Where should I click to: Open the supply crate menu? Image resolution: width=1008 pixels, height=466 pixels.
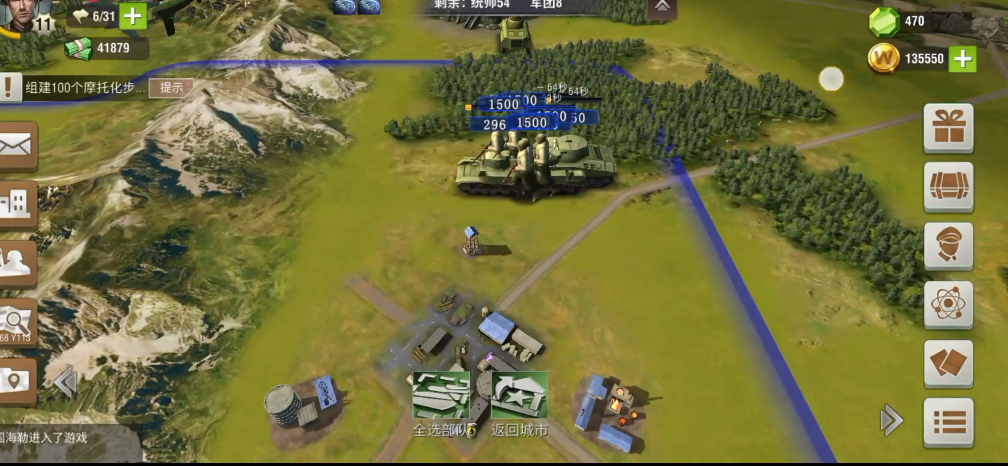pyautogui.click(x=948, y=187)
